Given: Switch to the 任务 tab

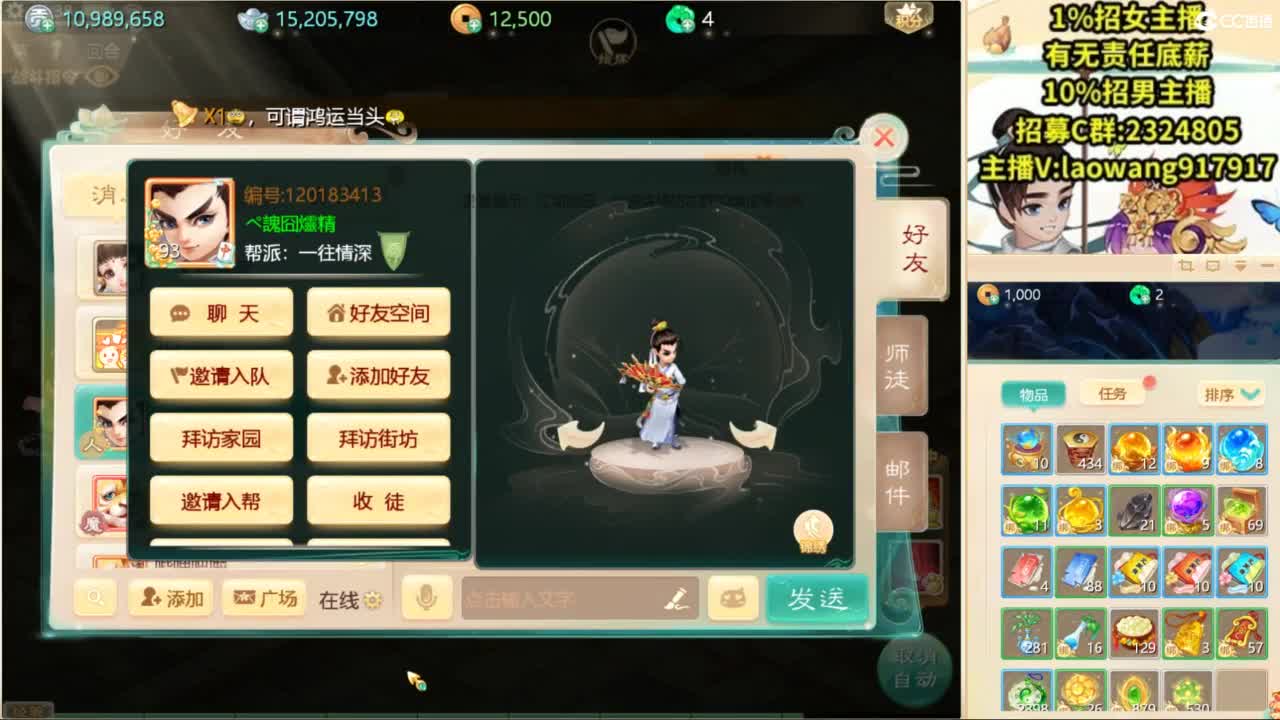Looking at the screenshot, I should click(x=1114, y=393).
